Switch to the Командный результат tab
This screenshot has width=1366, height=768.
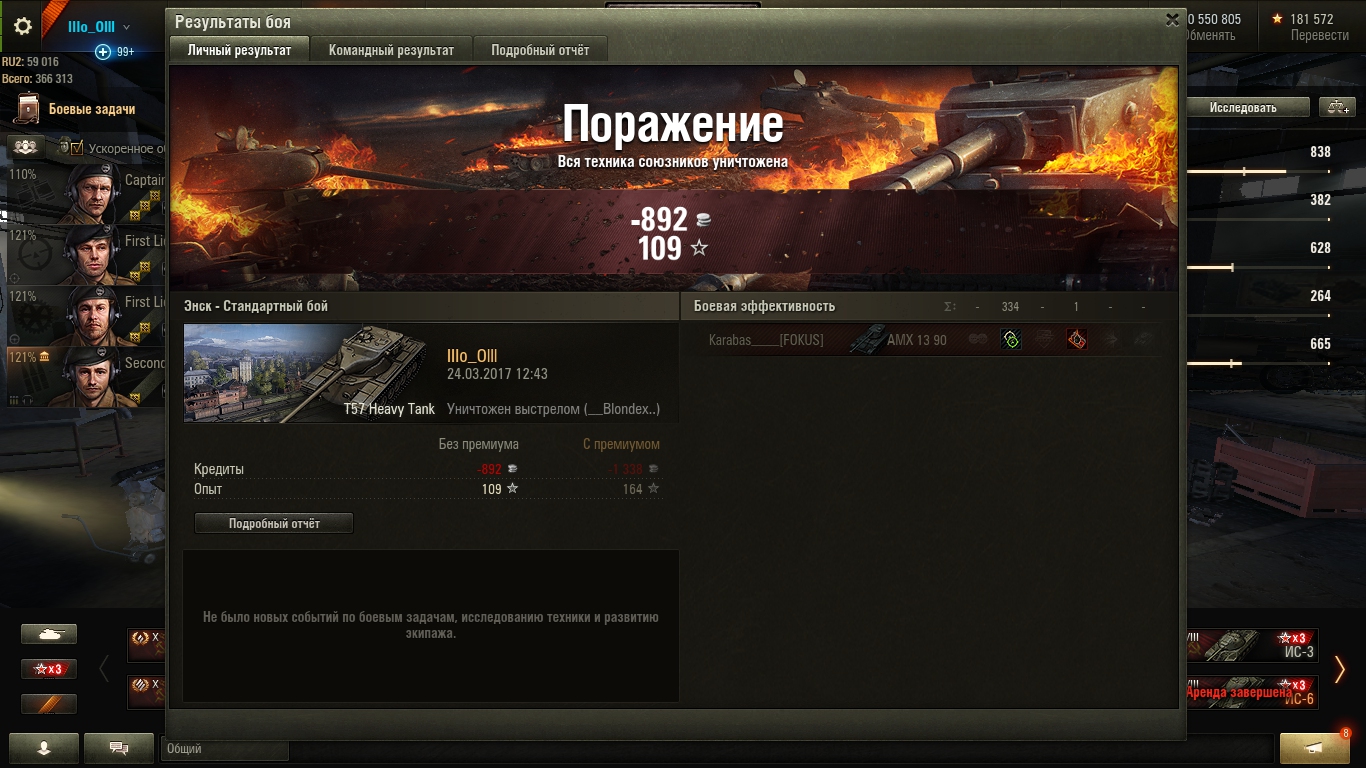point(391,50)
